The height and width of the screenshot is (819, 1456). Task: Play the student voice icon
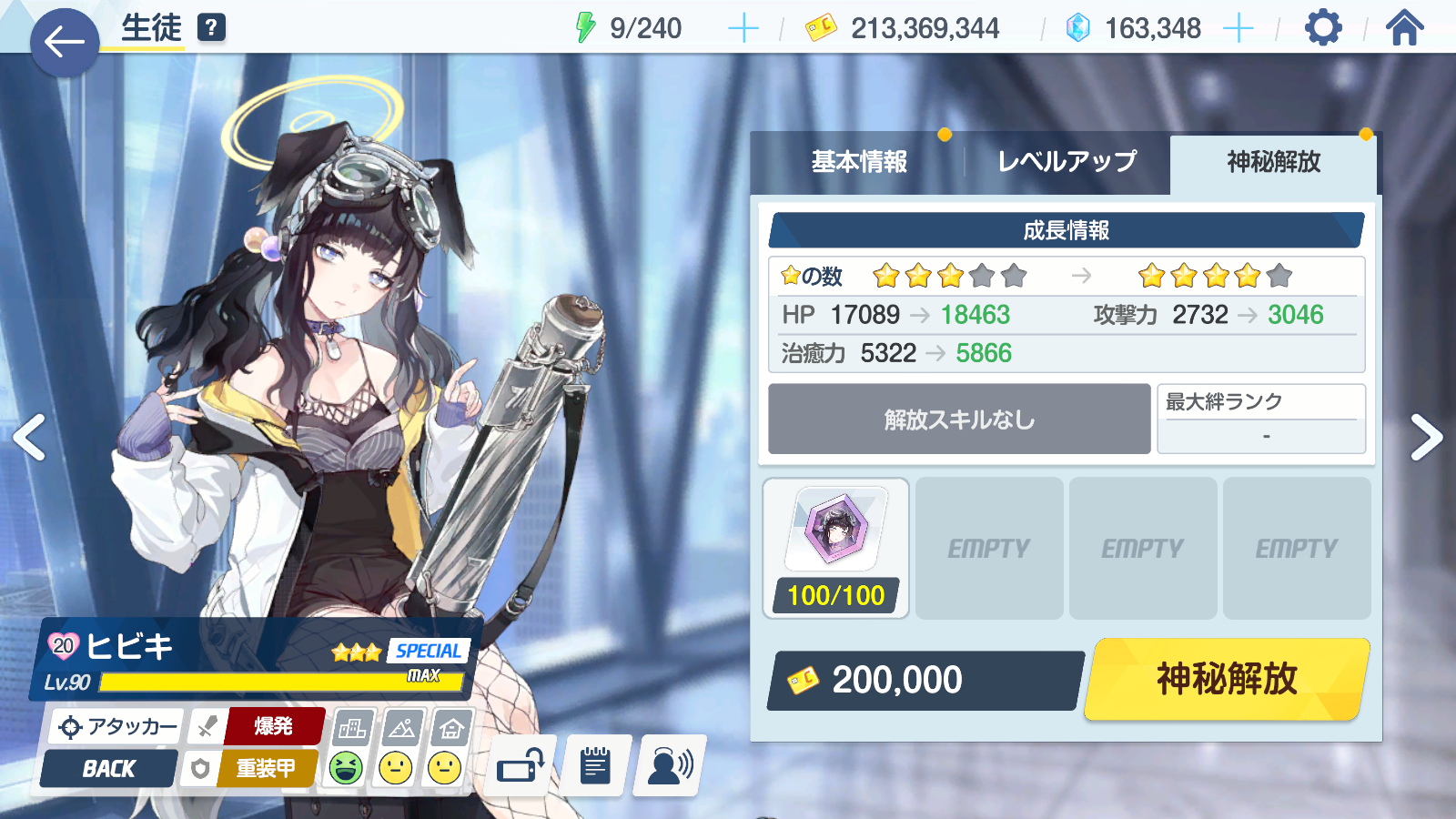[670, 766]
